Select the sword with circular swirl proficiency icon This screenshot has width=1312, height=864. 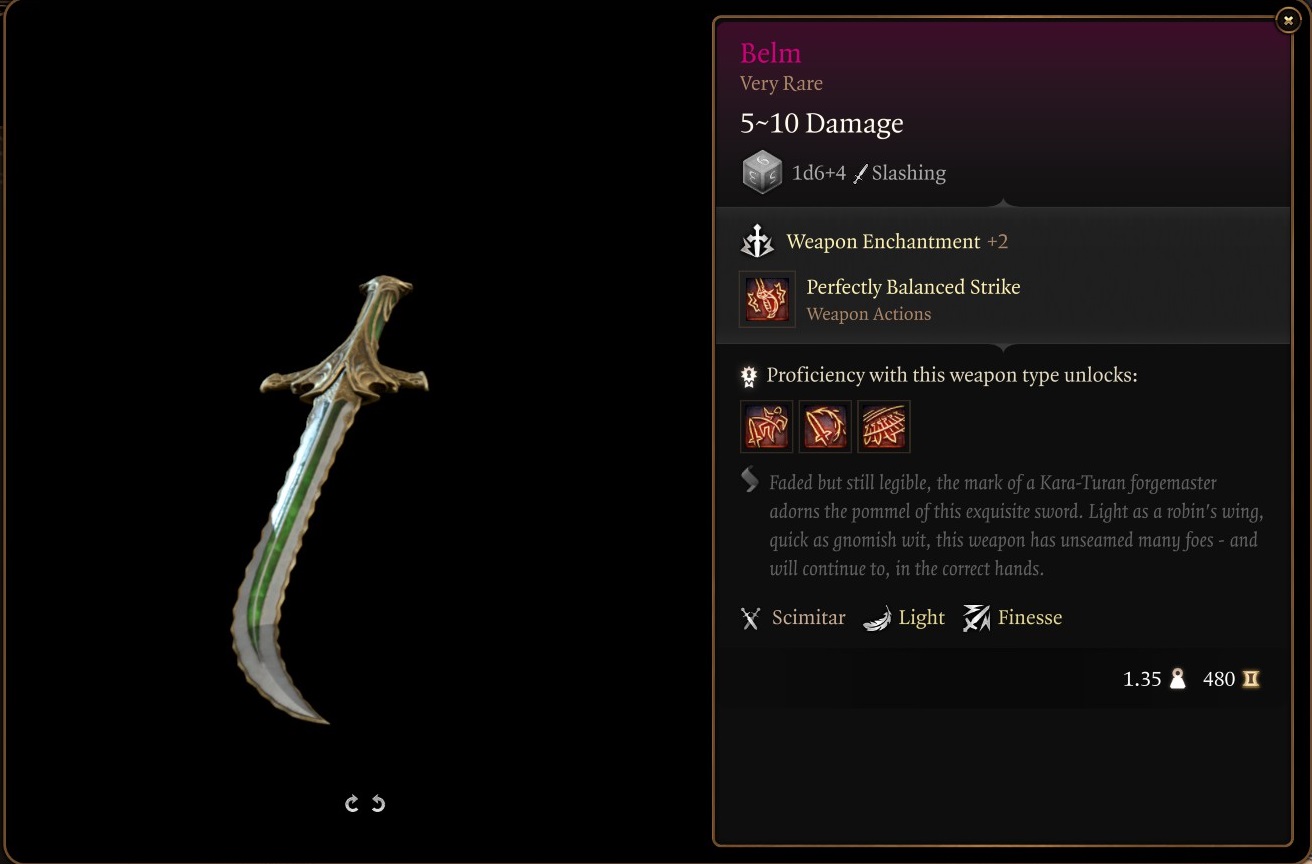(x=825, y=427)
